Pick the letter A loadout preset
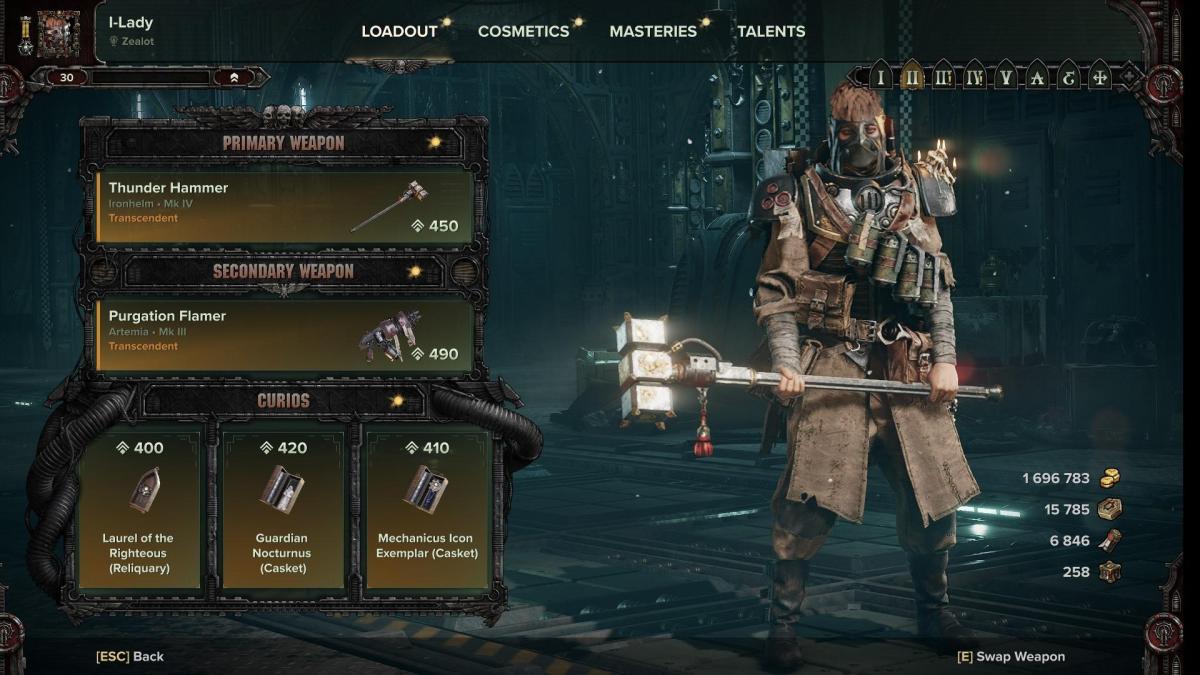The image size is (1200, 675). (x=1037, y=77)
